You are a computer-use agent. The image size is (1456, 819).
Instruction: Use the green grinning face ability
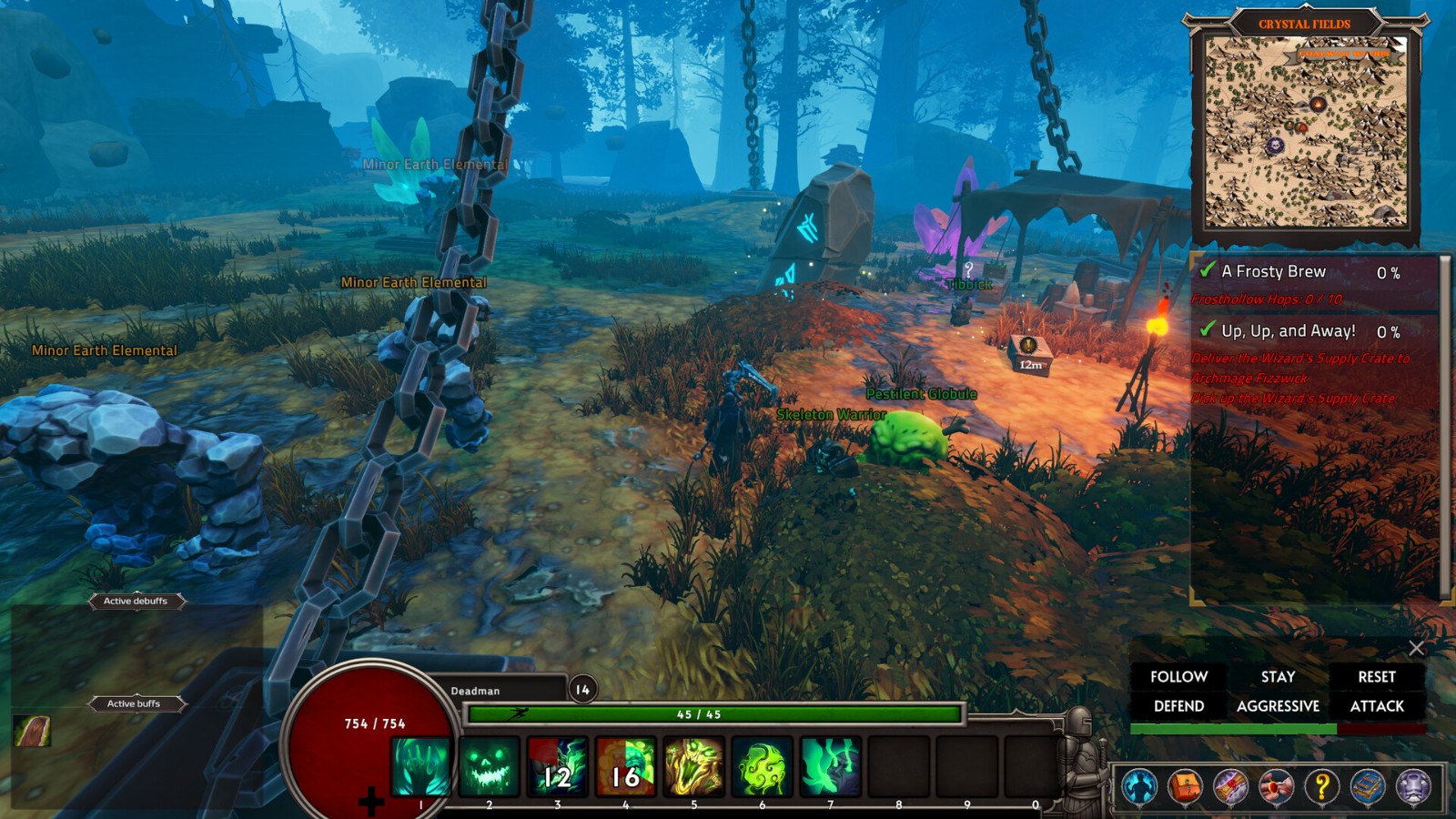click(x=489, y=767)
